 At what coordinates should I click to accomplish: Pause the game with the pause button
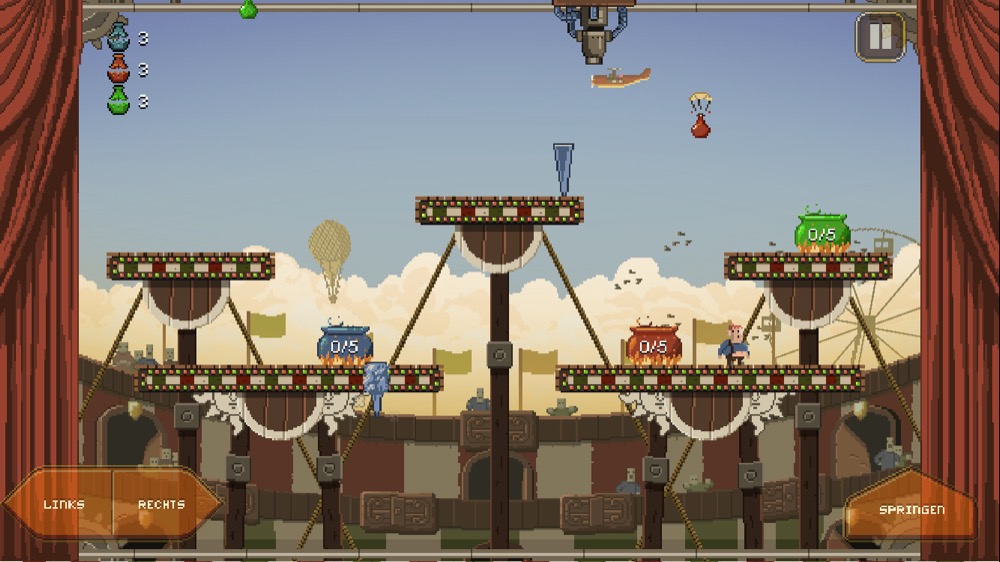tap(880, 37)
